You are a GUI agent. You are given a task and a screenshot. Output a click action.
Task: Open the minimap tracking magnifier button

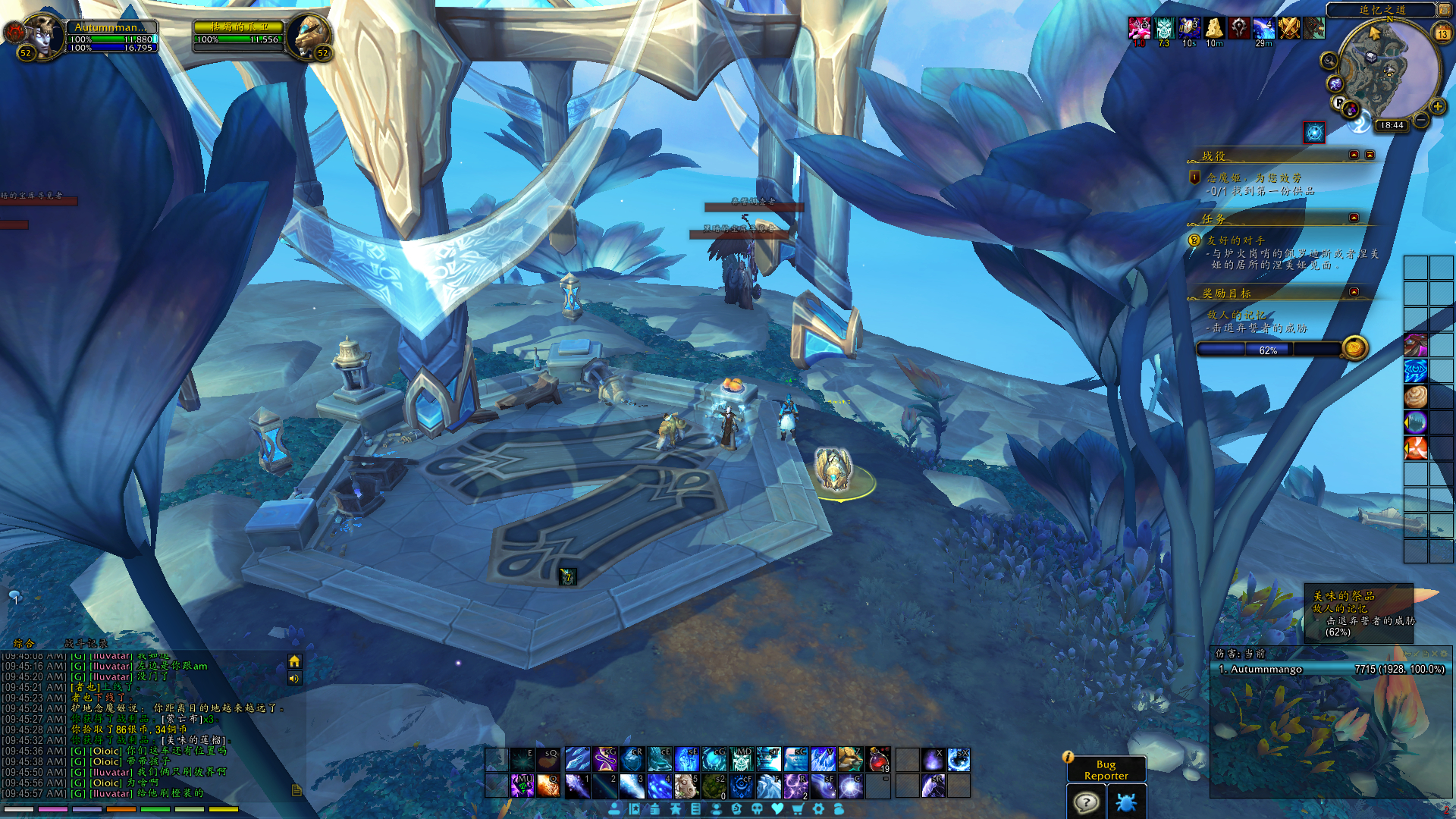[1329, 61]
